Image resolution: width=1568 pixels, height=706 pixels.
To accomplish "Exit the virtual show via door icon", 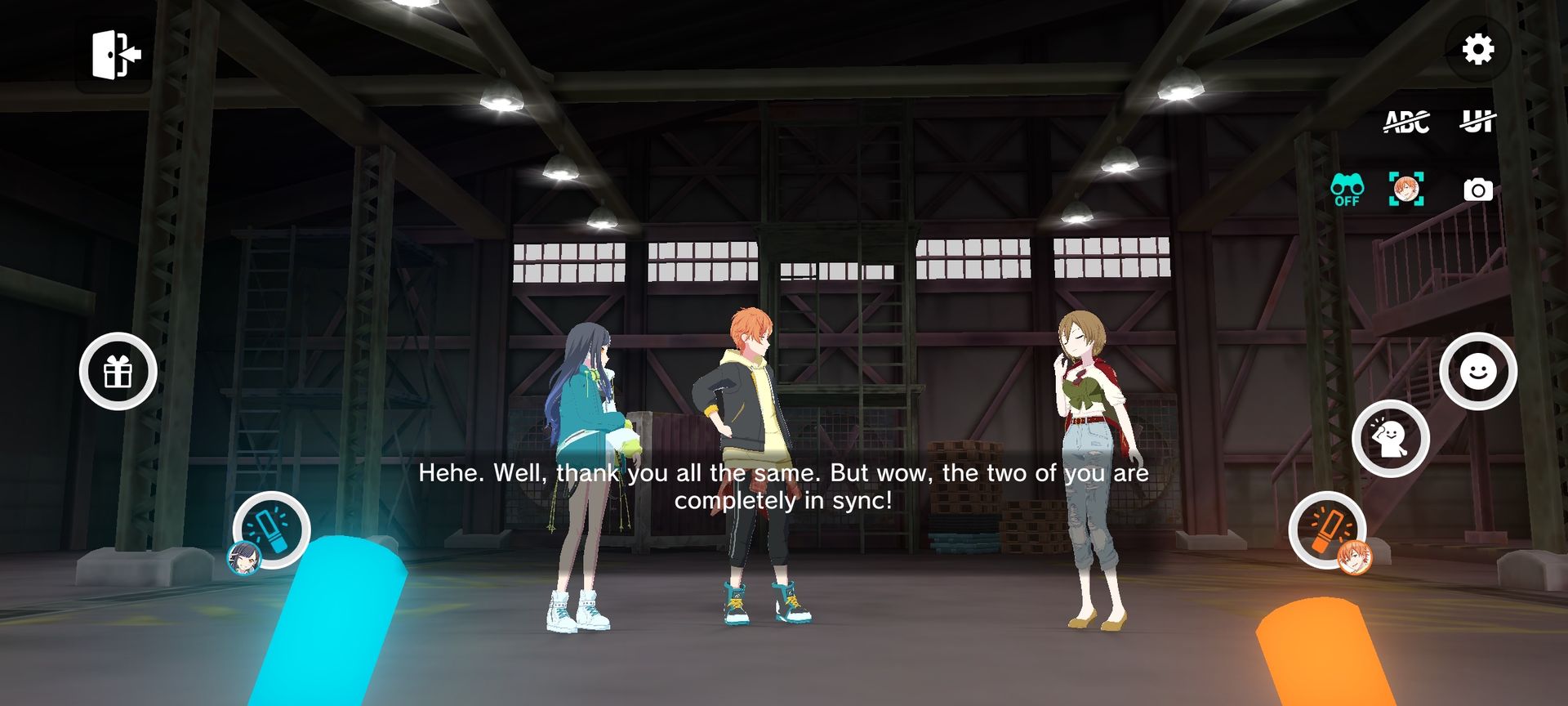I will coord(116,55).
